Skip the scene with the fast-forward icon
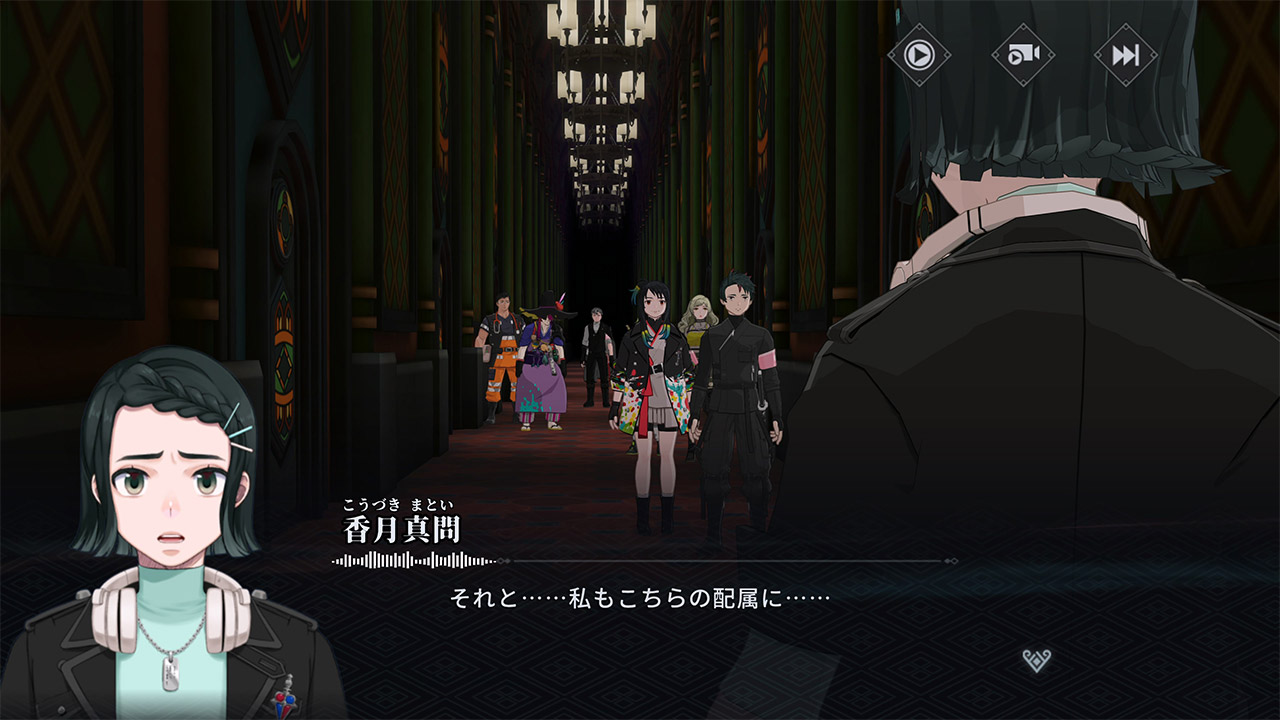 click(1125, 54)
